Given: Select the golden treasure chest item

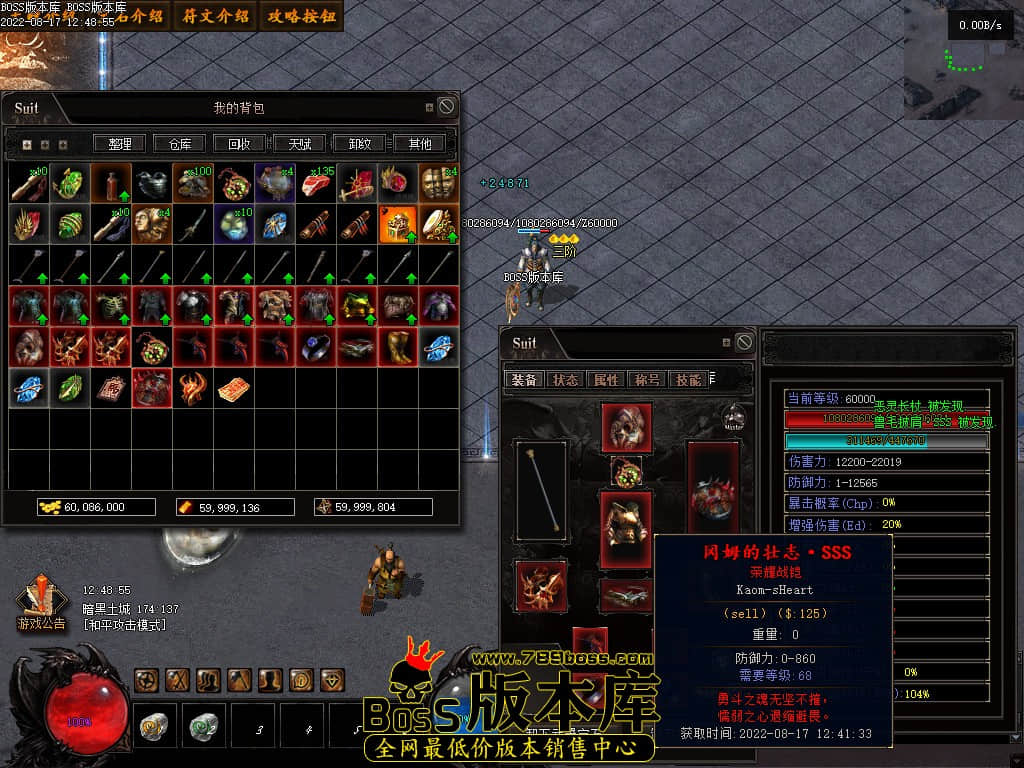Looking at the screenshot, I should point(397,225).
